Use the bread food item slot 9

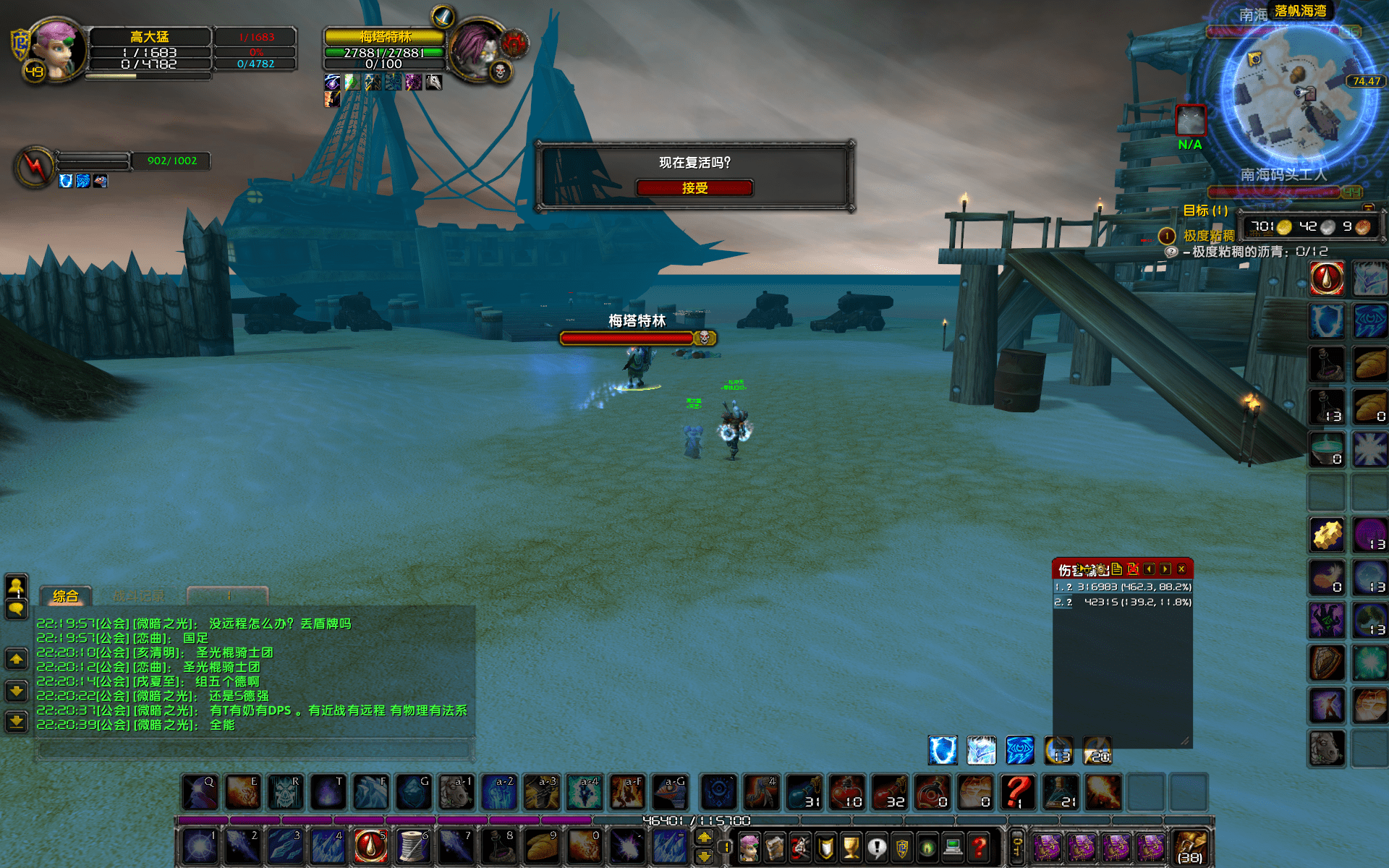coord(541,846)
